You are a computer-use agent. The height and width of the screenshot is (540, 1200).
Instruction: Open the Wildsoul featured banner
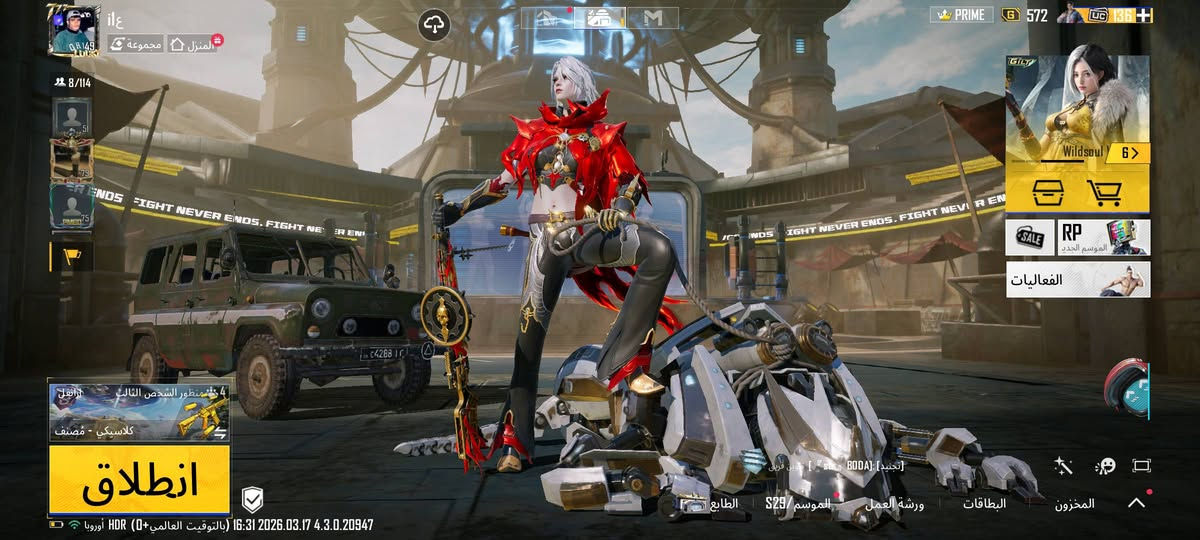coord(1077,108)
